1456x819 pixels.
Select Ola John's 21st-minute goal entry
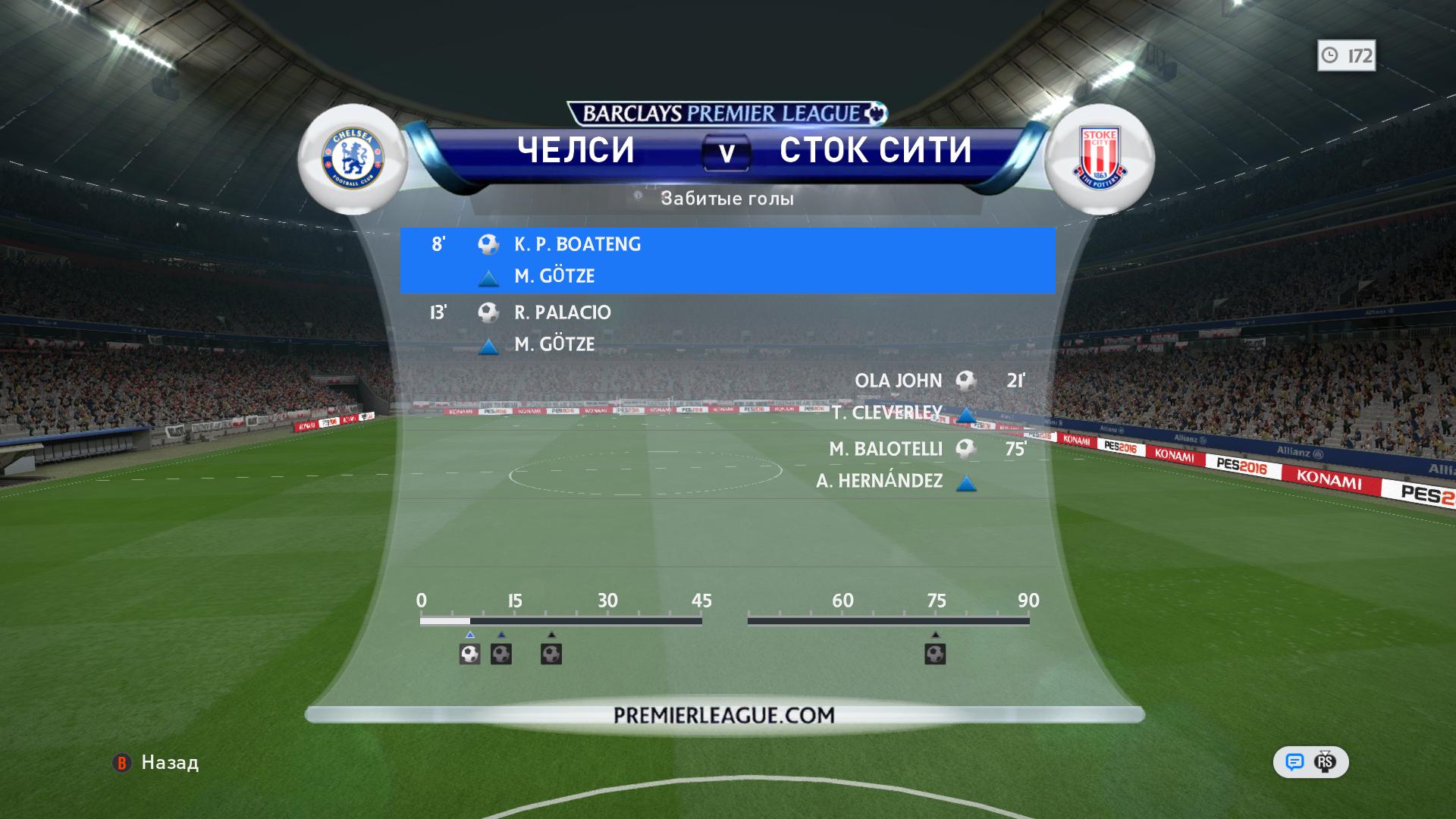coord(899,381)
